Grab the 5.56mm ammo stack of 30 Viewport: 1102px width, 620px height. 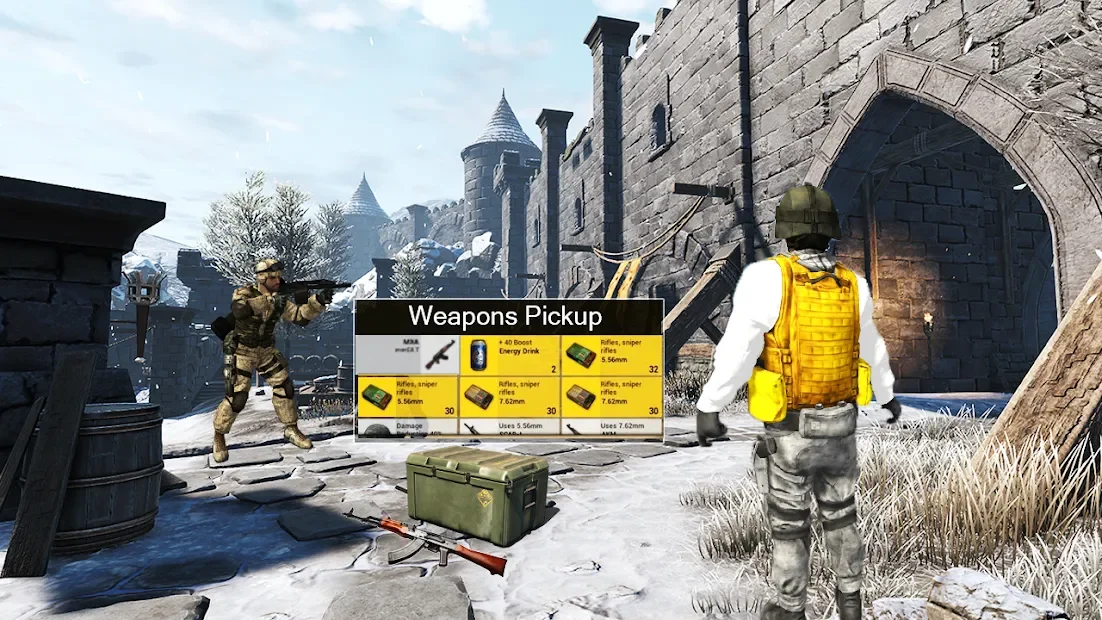pyautogui.click(x=406, y=396)
